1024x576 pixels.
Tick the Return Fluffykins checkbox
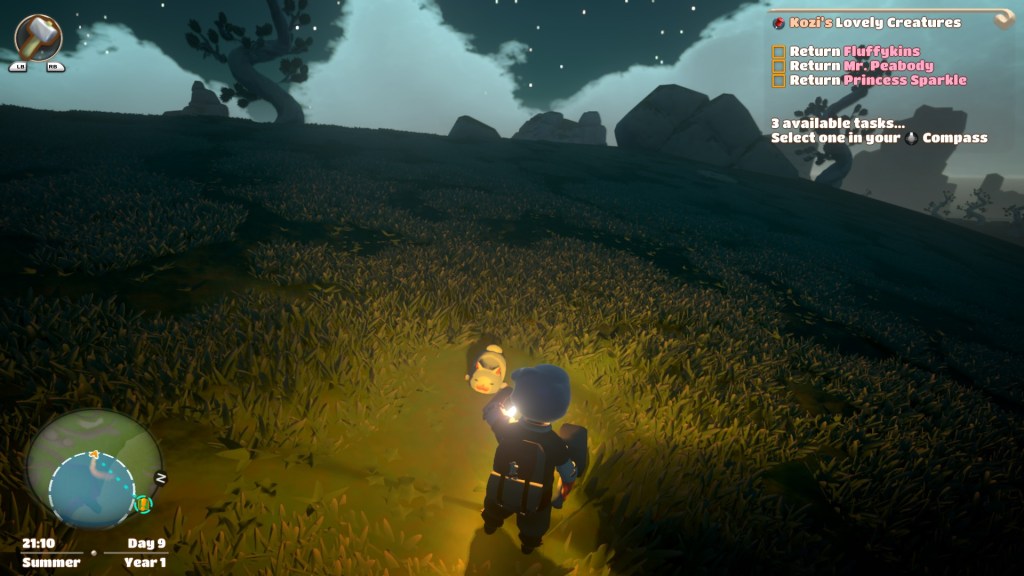778,52
